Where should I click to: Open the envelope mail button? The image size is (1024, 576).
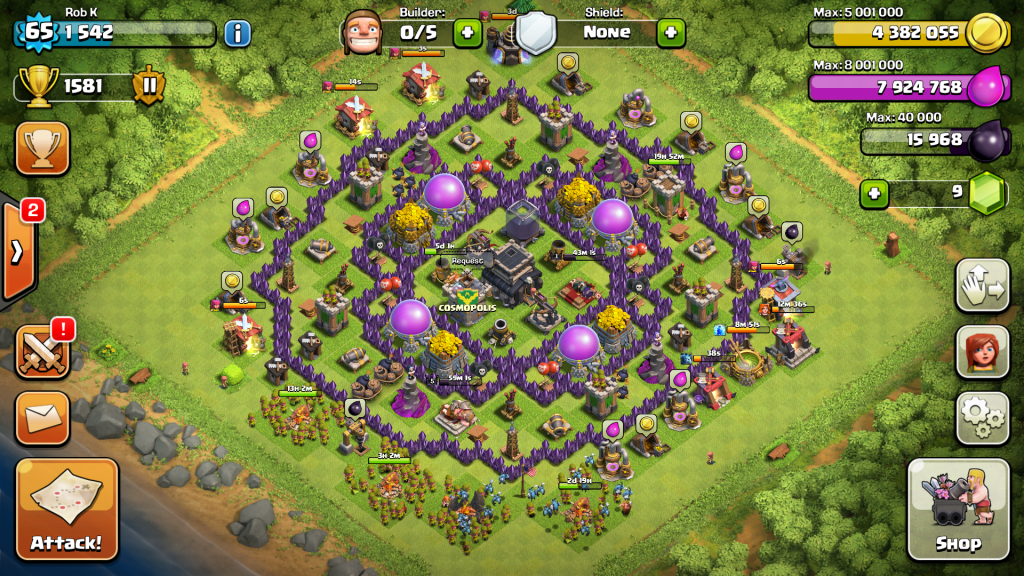pyautogui.click(x=42, y=418)
